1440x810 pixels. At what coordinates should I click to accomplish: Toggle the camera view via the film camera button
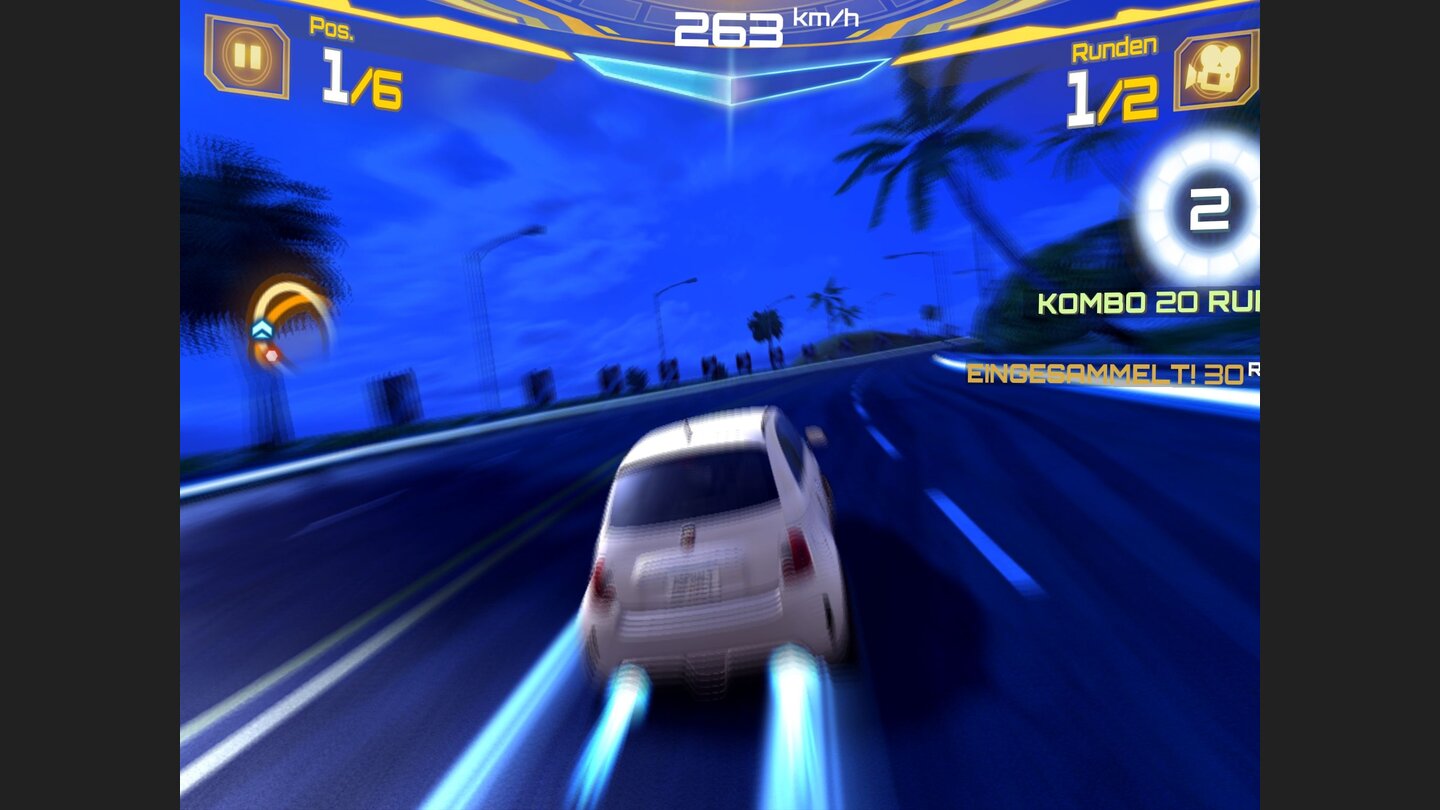[1213, 71]
